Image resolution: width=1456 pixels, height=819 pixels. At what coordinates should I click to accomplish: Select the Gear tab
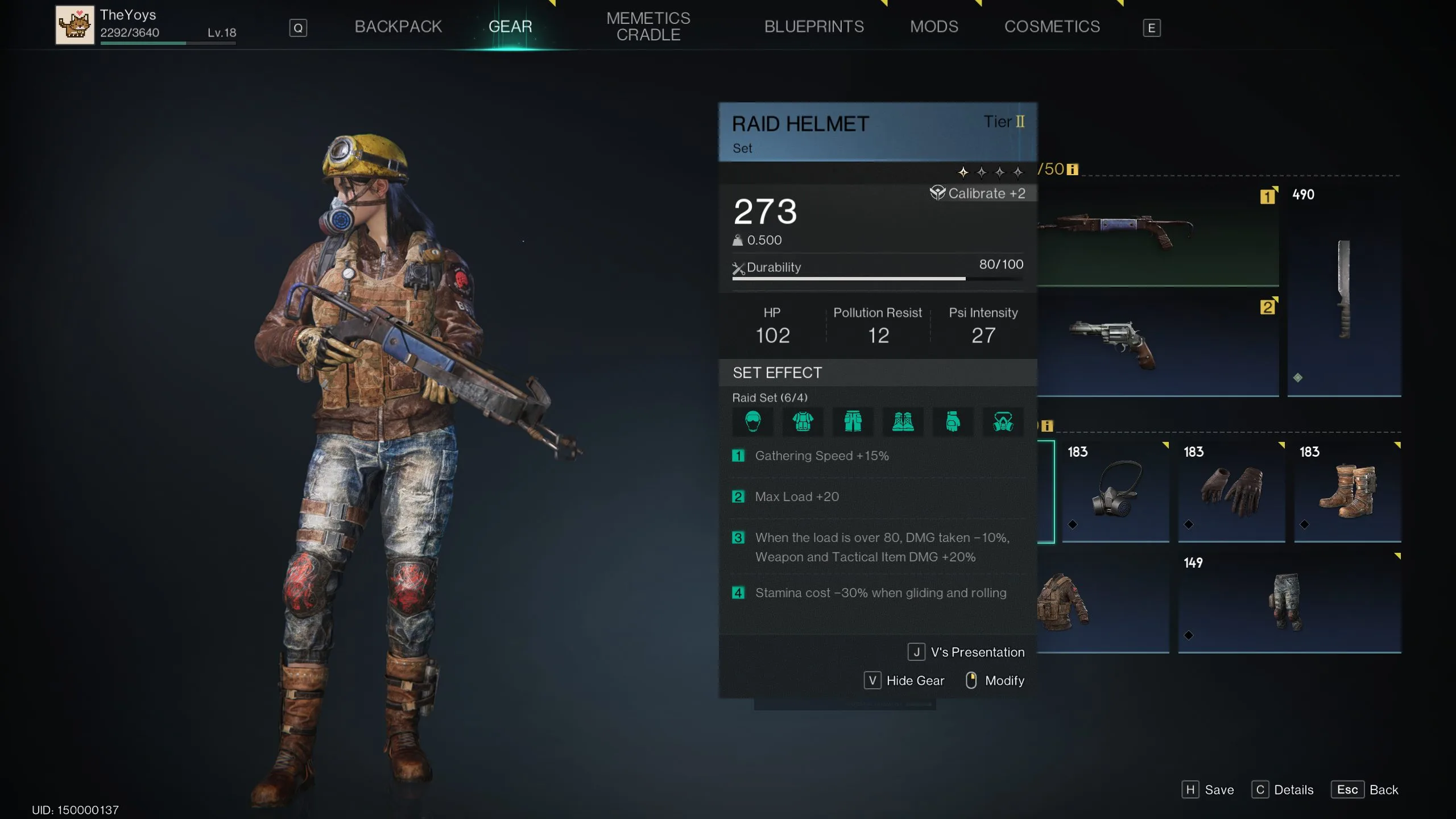point(510,27)
